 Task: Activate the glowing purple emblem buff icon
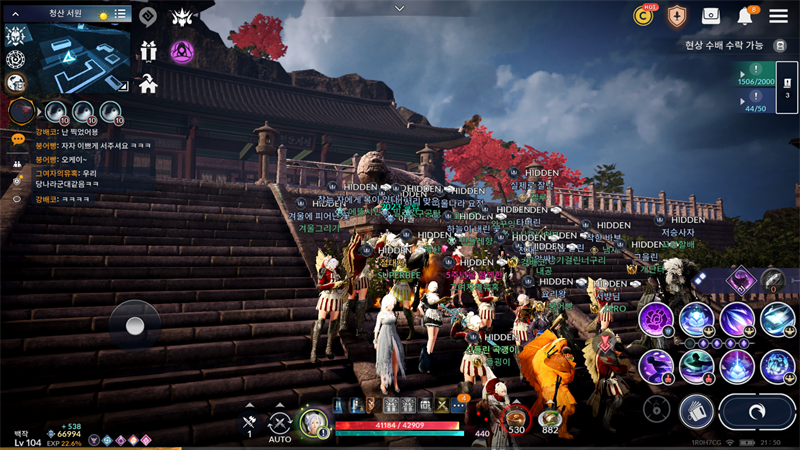pyautogui.click(x=182, y=51)
